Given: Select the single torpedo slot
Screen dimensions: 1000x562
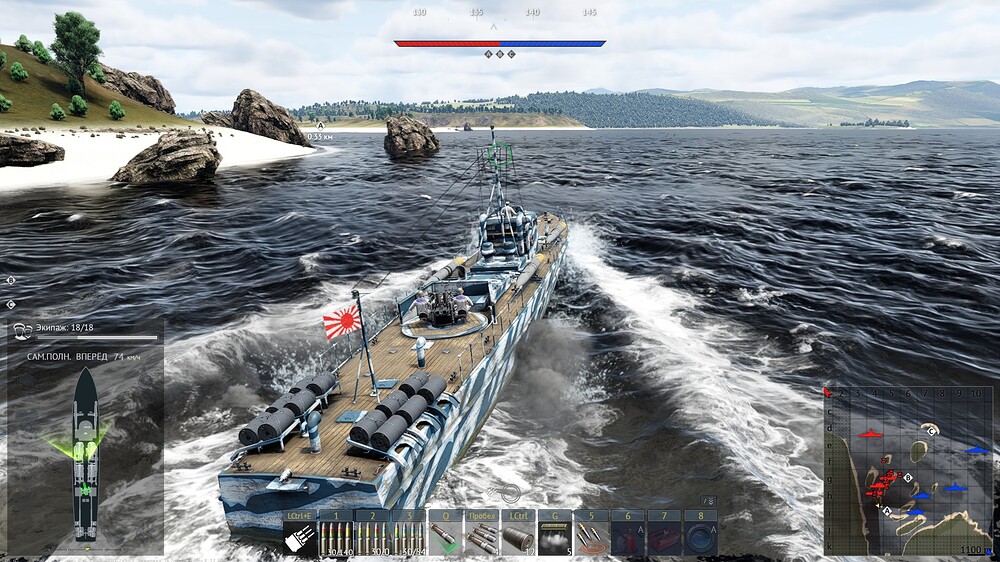Looking at the screenshot, I should 445,538.
